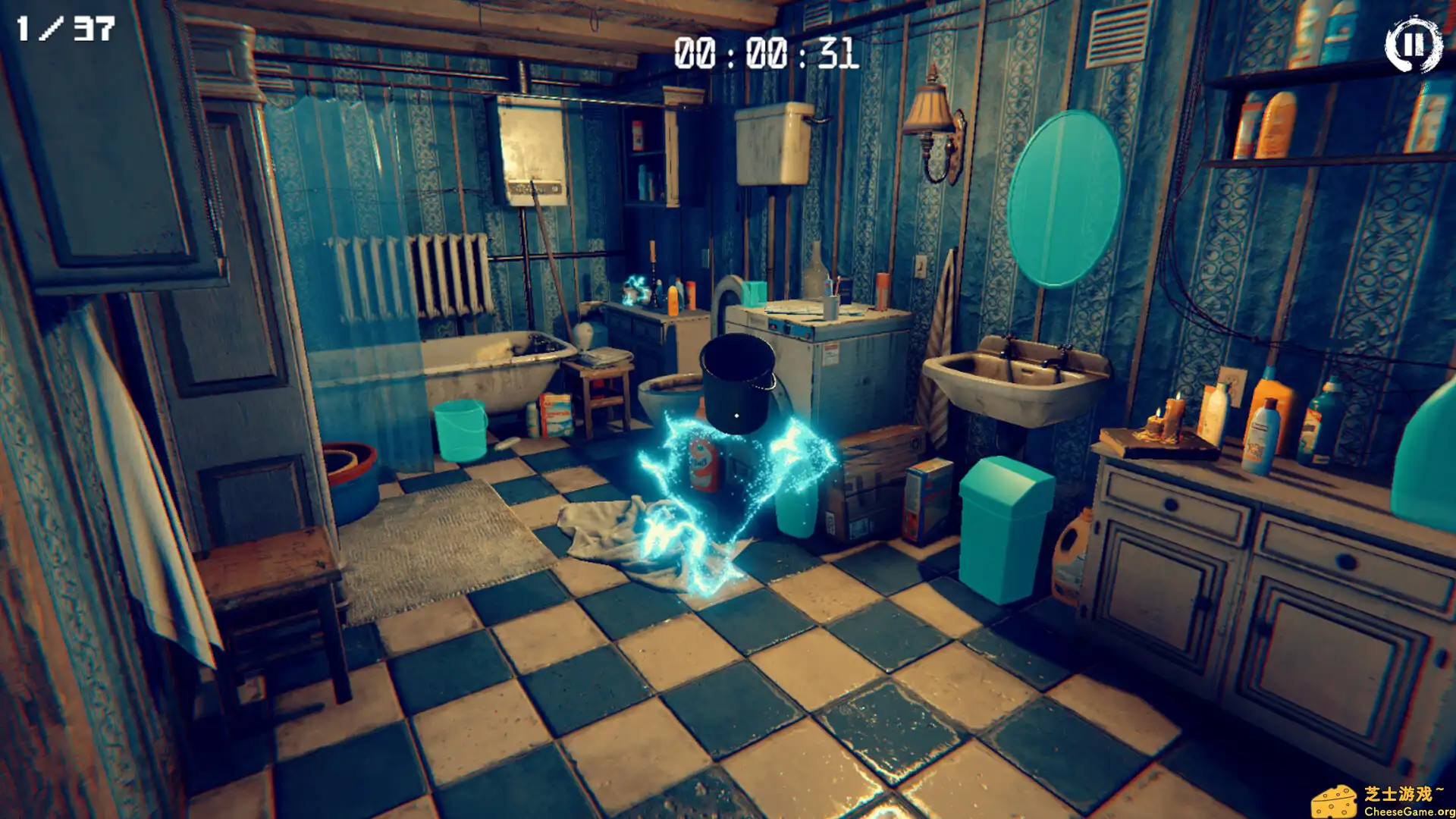This screenshot has width=1456, height=819.
Task: Click the black bucket above the lightning
Action: (x=736, y=379)
